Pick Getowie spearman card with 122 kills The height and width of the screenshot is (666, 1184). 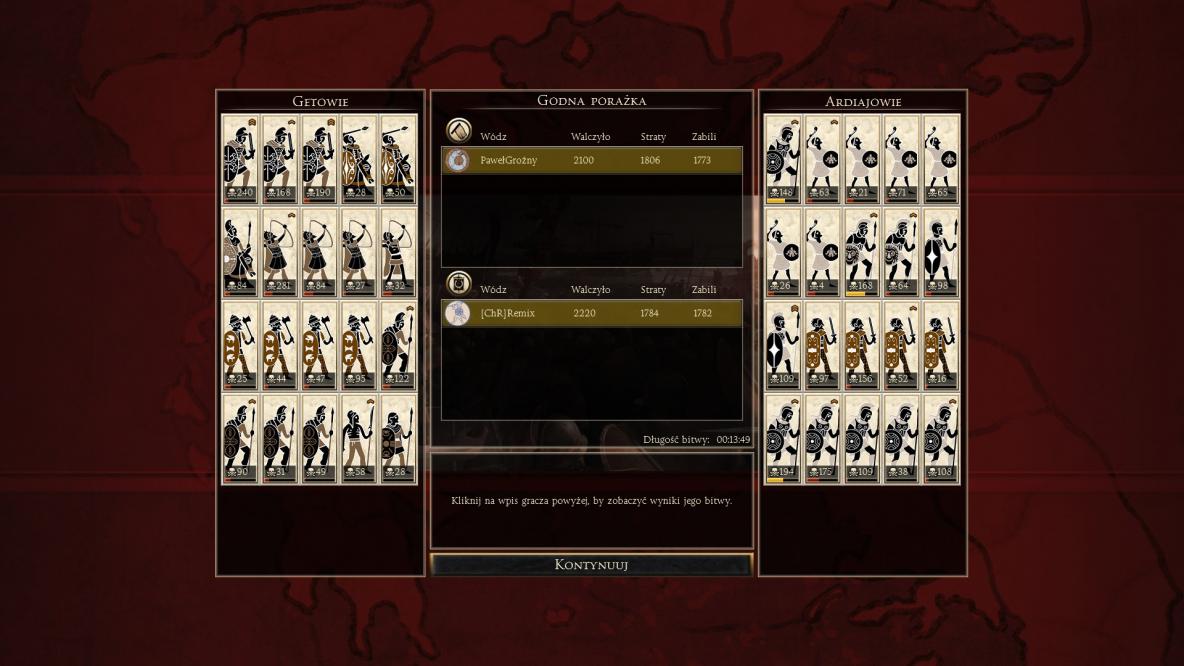pyautogui.click(x=398, y=345)
